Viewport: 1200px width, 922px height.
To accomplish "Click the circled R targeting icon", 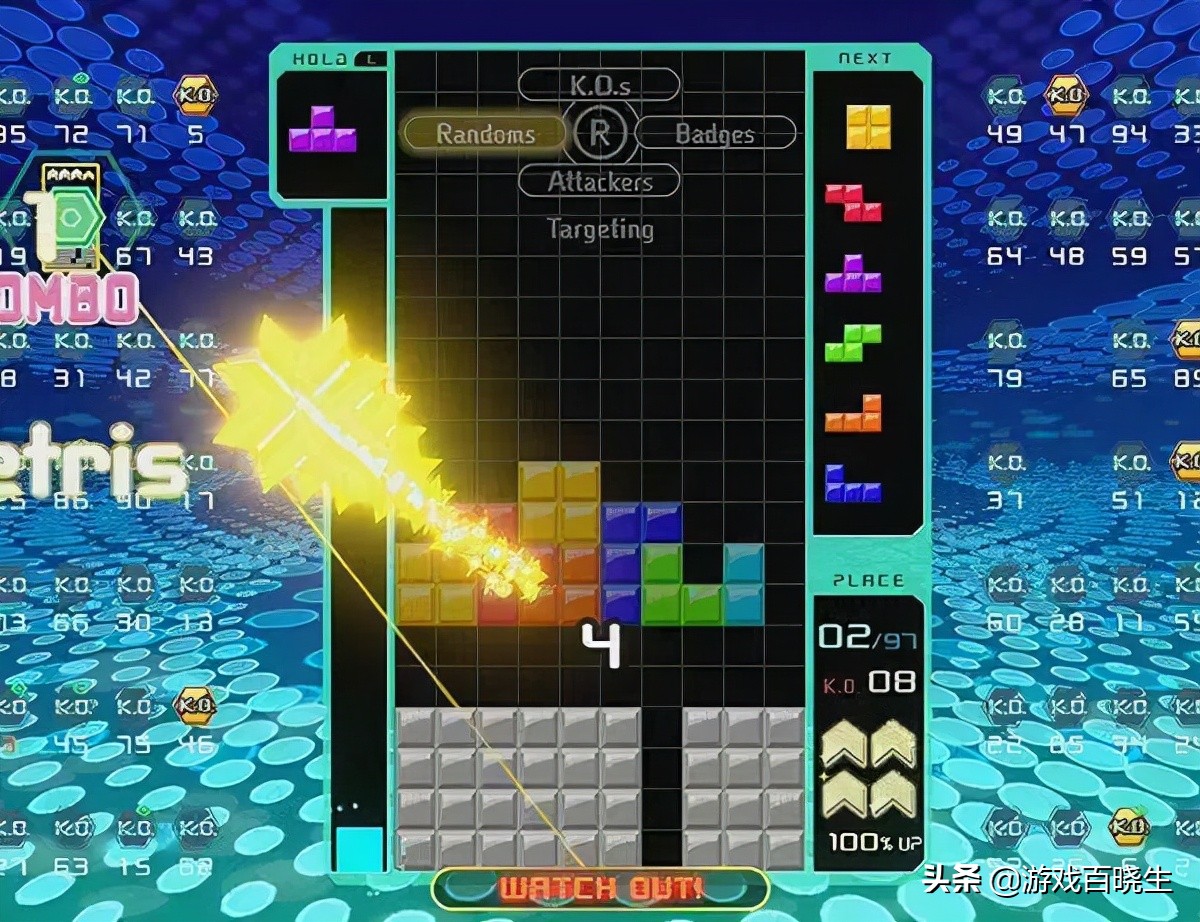I will pyautogui.click(x=600, y=134).
